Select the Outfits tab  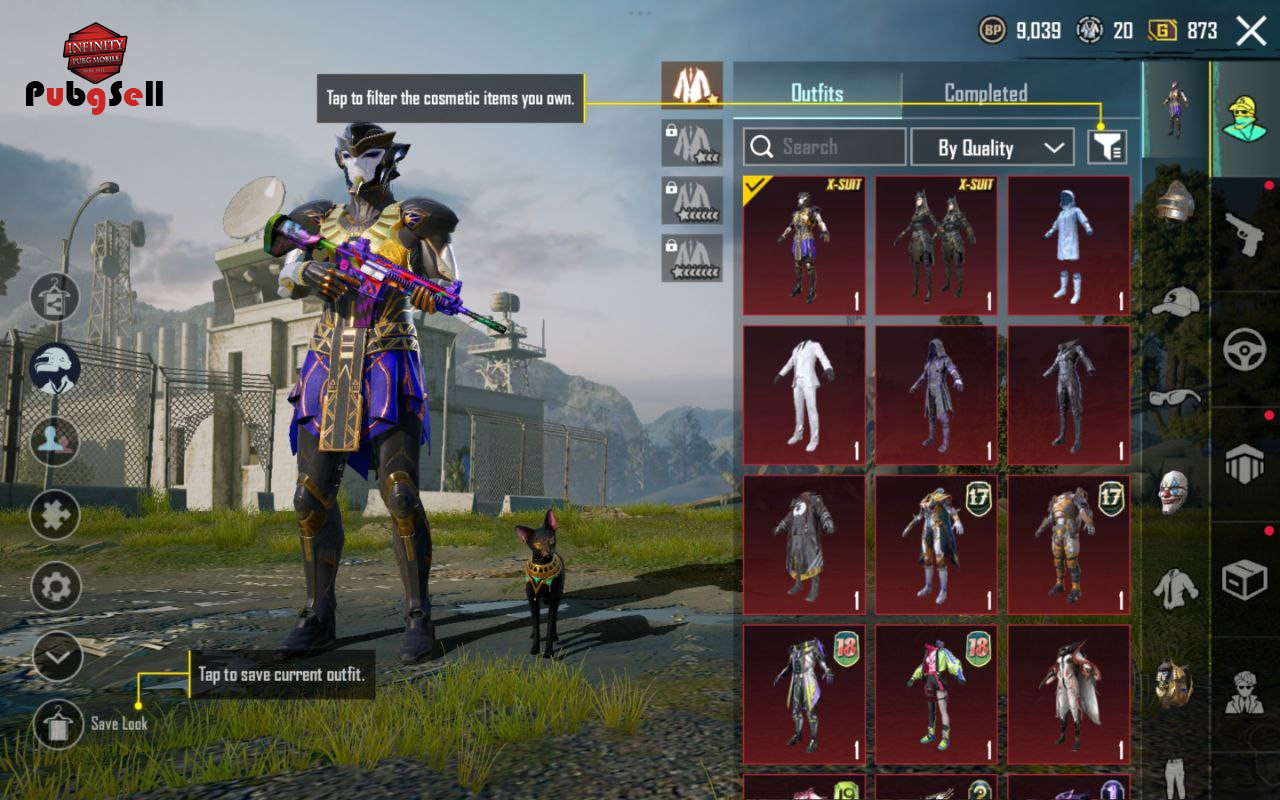(817, 93)
